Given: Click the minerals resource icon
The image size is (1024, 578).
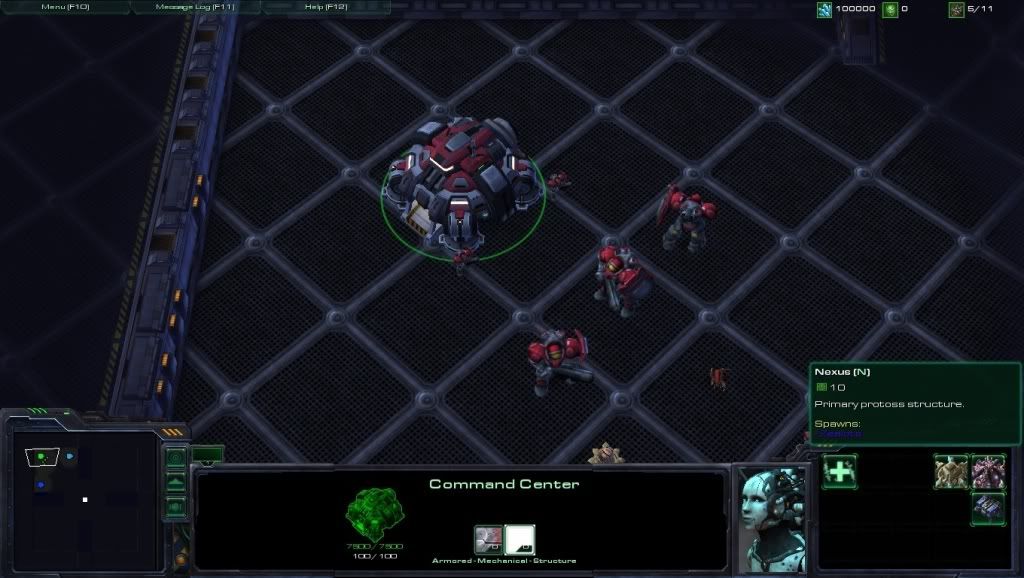Looking at the screenshot, I should pos(825,10).
